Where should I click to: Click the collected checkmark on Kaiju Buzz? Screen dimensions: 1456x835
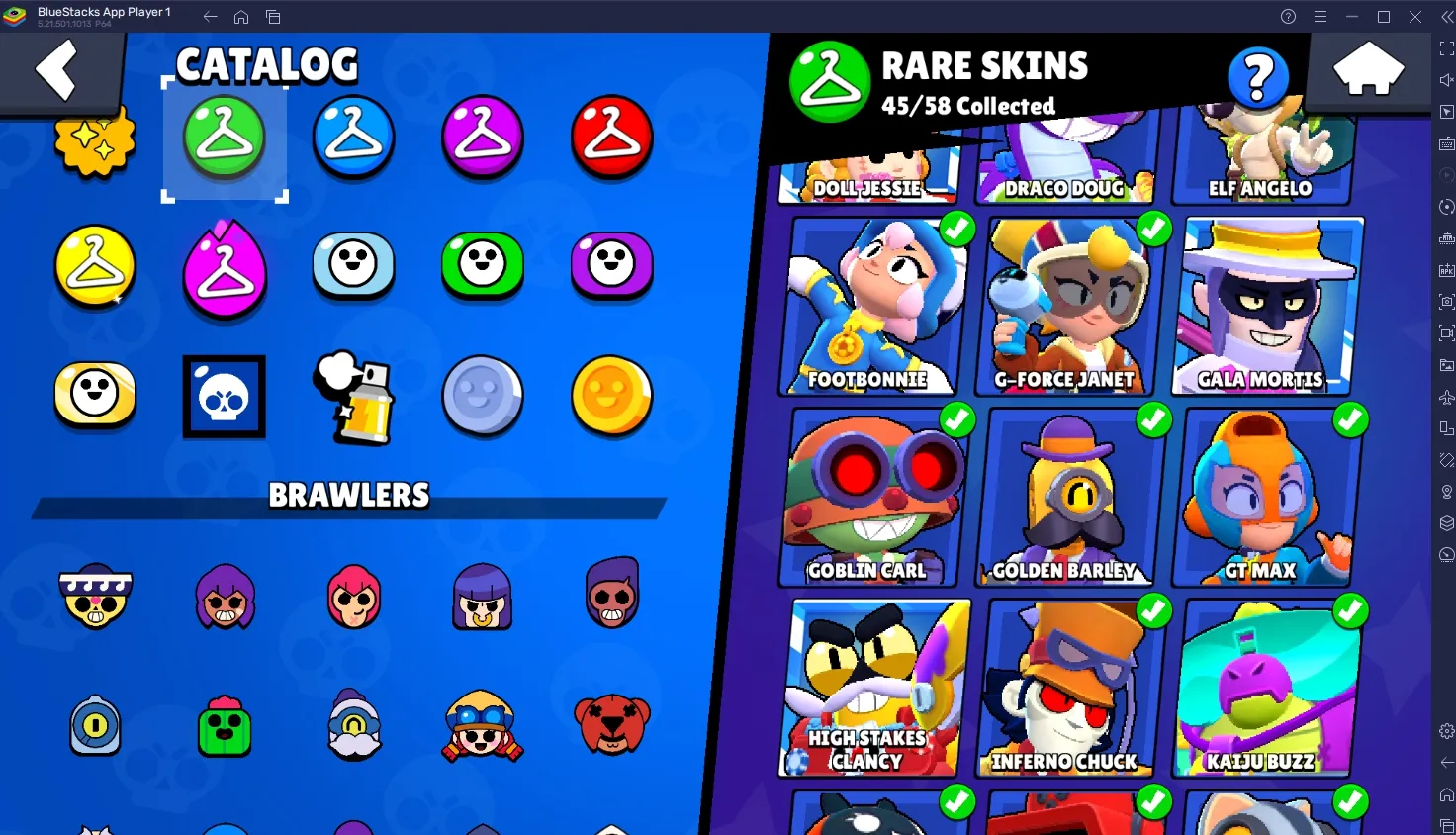[x=1350, y=611]
